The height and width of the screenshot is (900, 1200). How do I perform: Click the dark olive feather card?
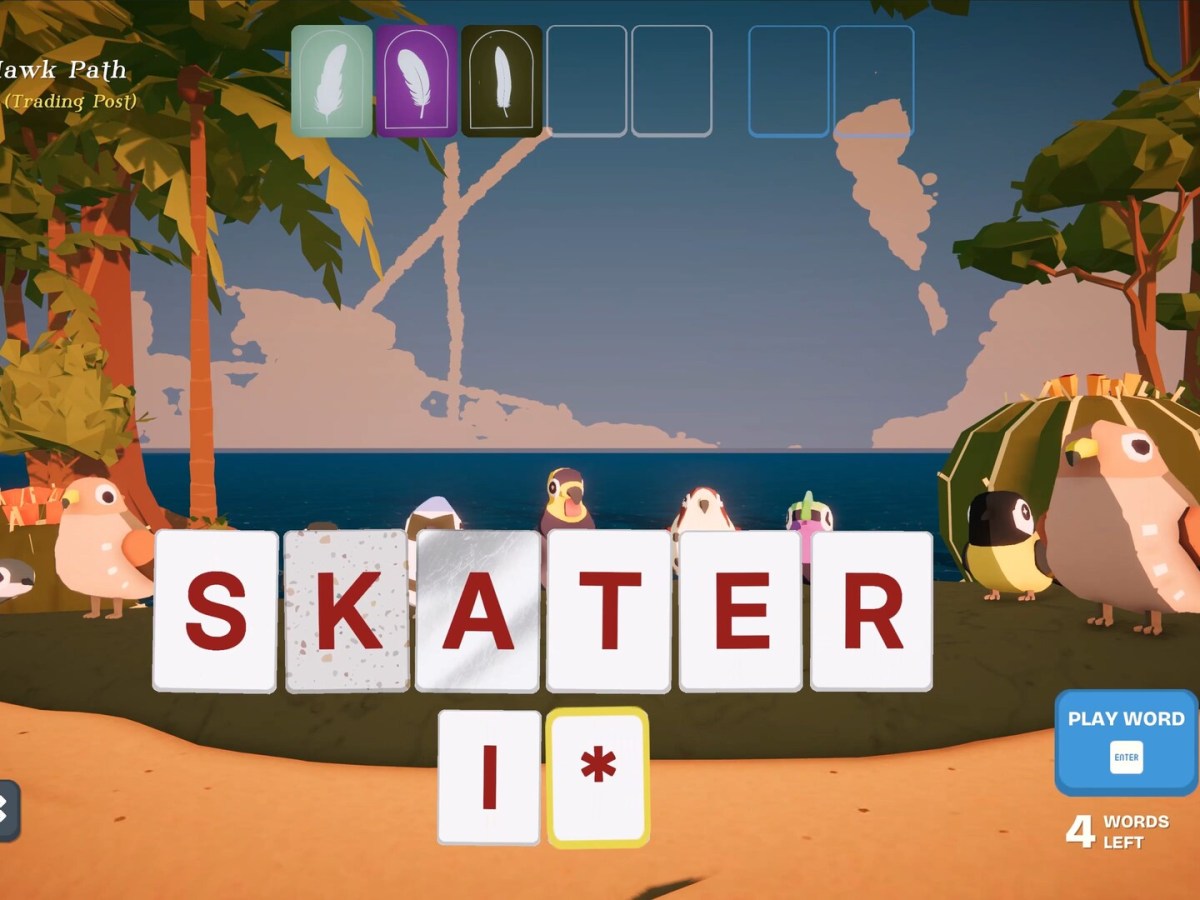click(x=502, y=81)
